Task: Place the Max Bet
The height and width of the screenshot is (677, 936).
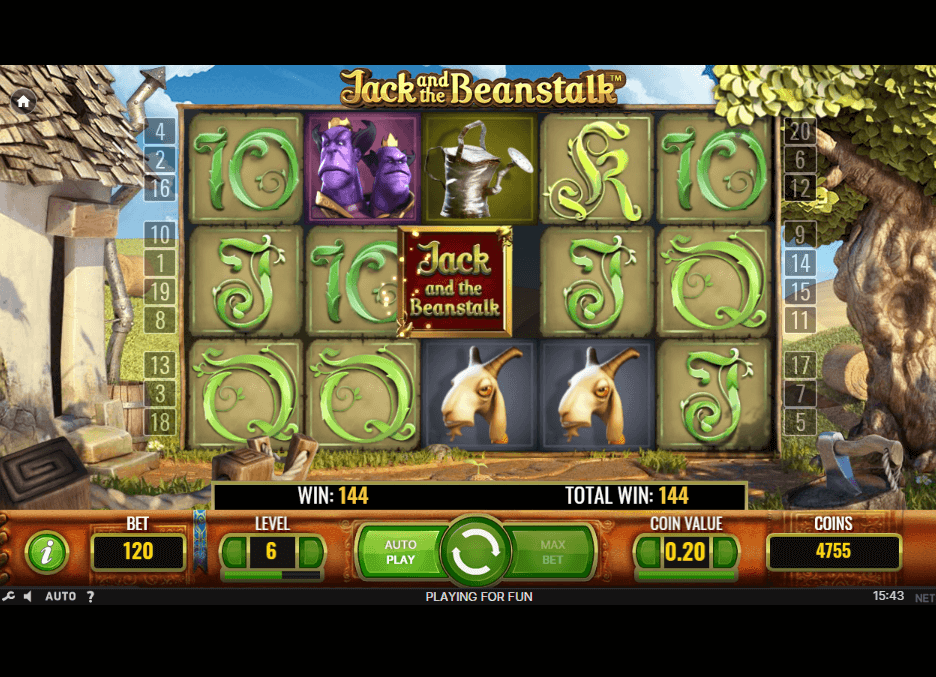Action: pos(553,552)
